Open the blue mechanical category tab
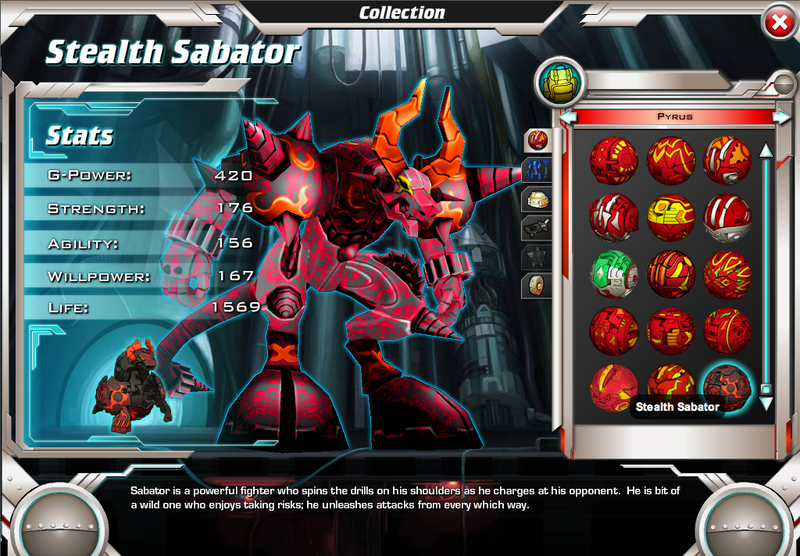 click(538, 169)
